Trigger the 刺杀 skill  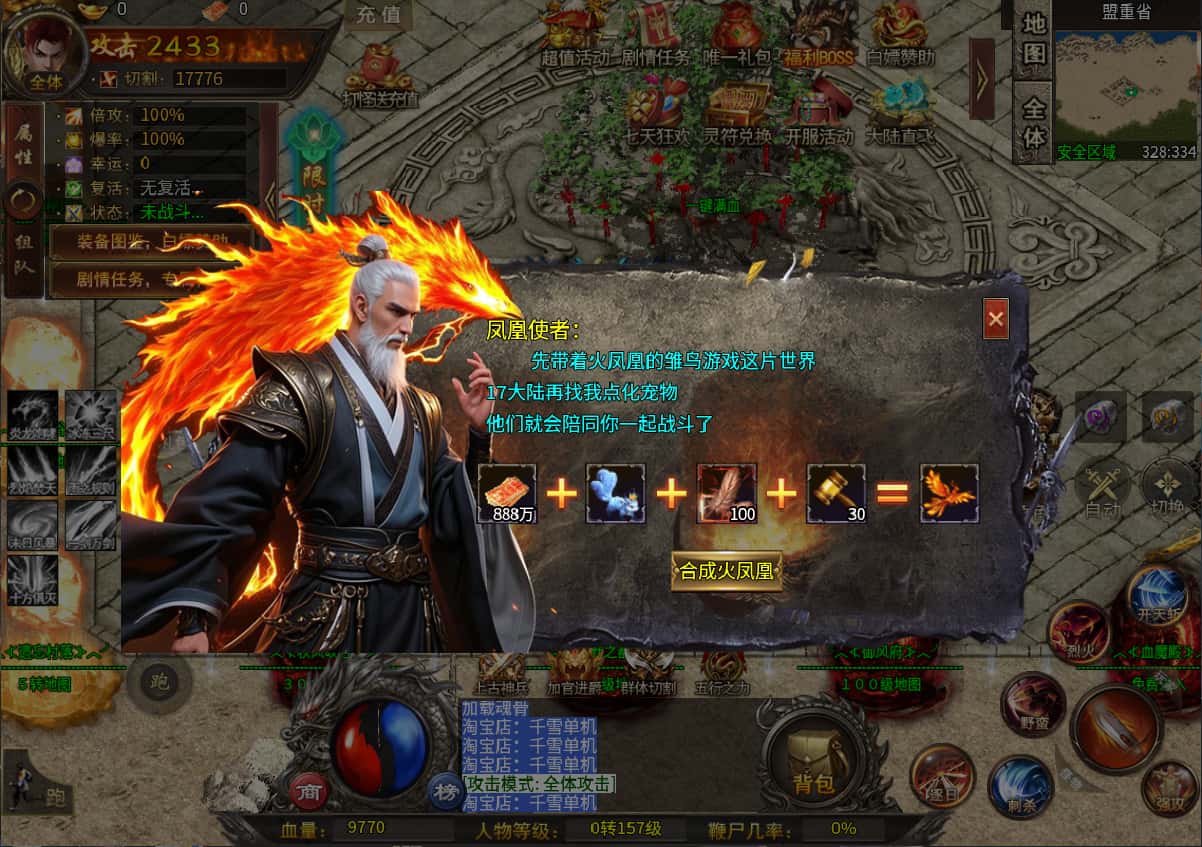click(1020, 786)
